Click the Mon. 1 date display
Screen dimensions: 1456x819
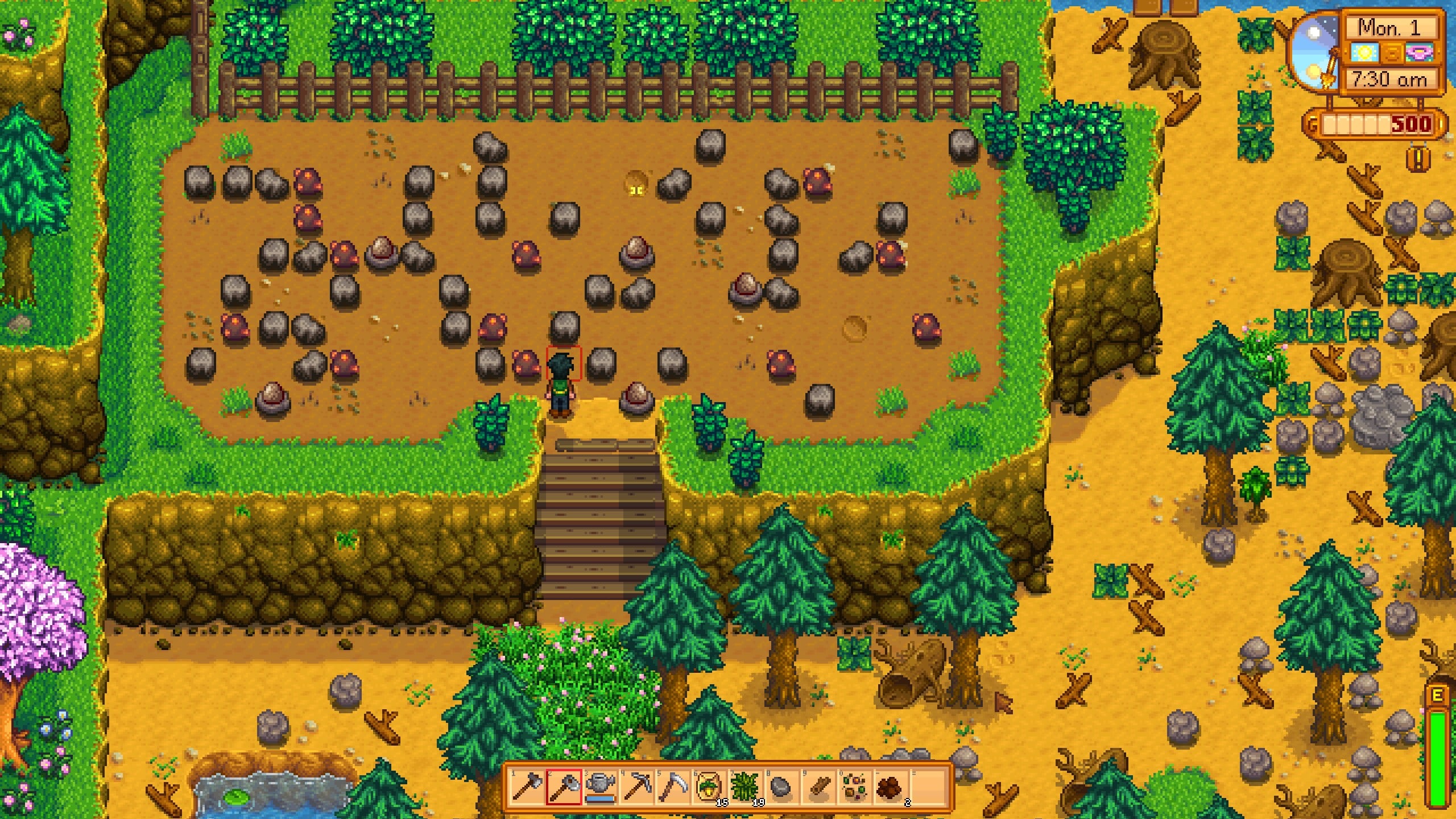point(1389,27)
